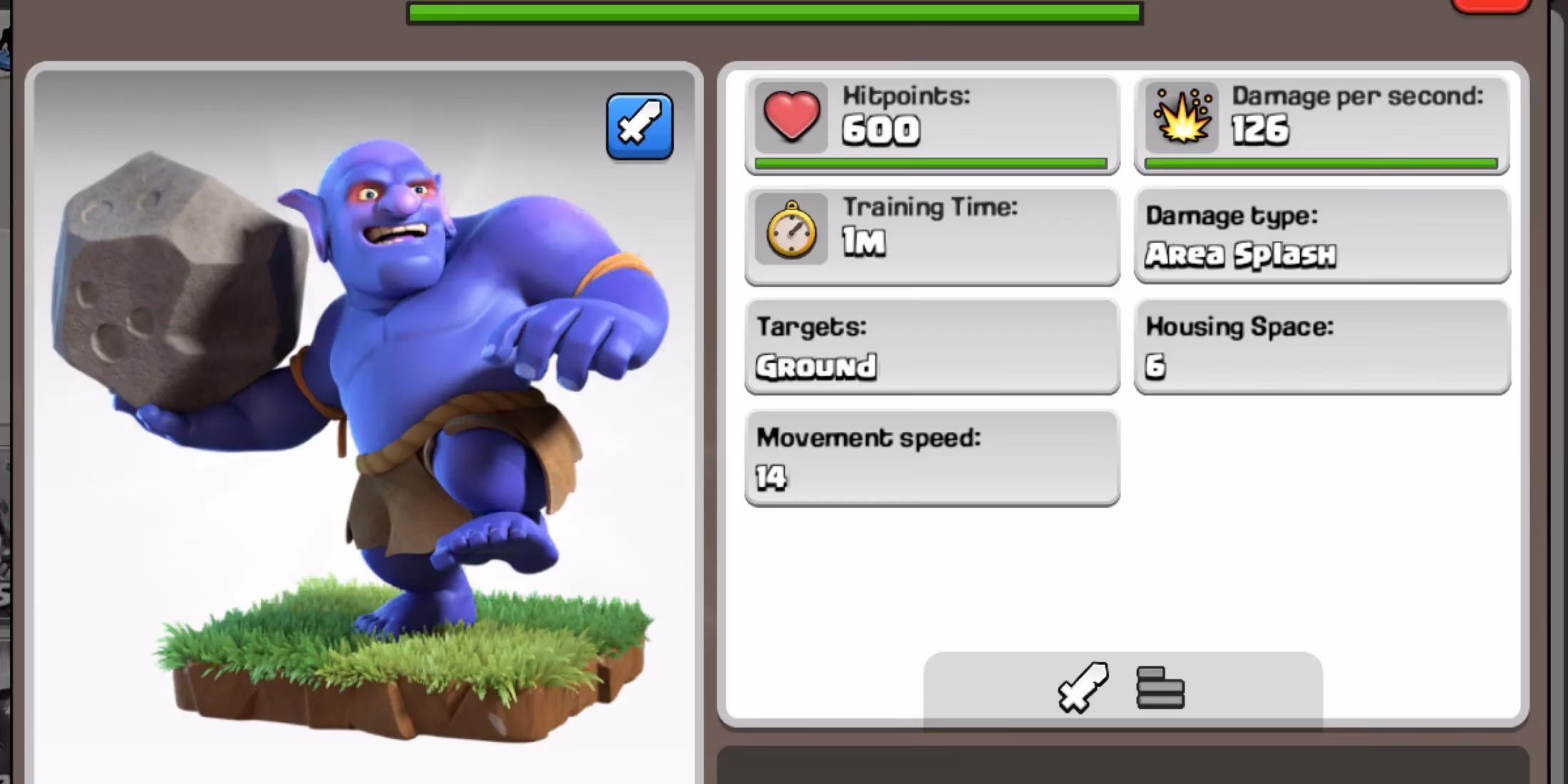Screen dimensions: 1568x784
Task: Expand the Damage type Area Splash panel
Action: pos(1322,235)
